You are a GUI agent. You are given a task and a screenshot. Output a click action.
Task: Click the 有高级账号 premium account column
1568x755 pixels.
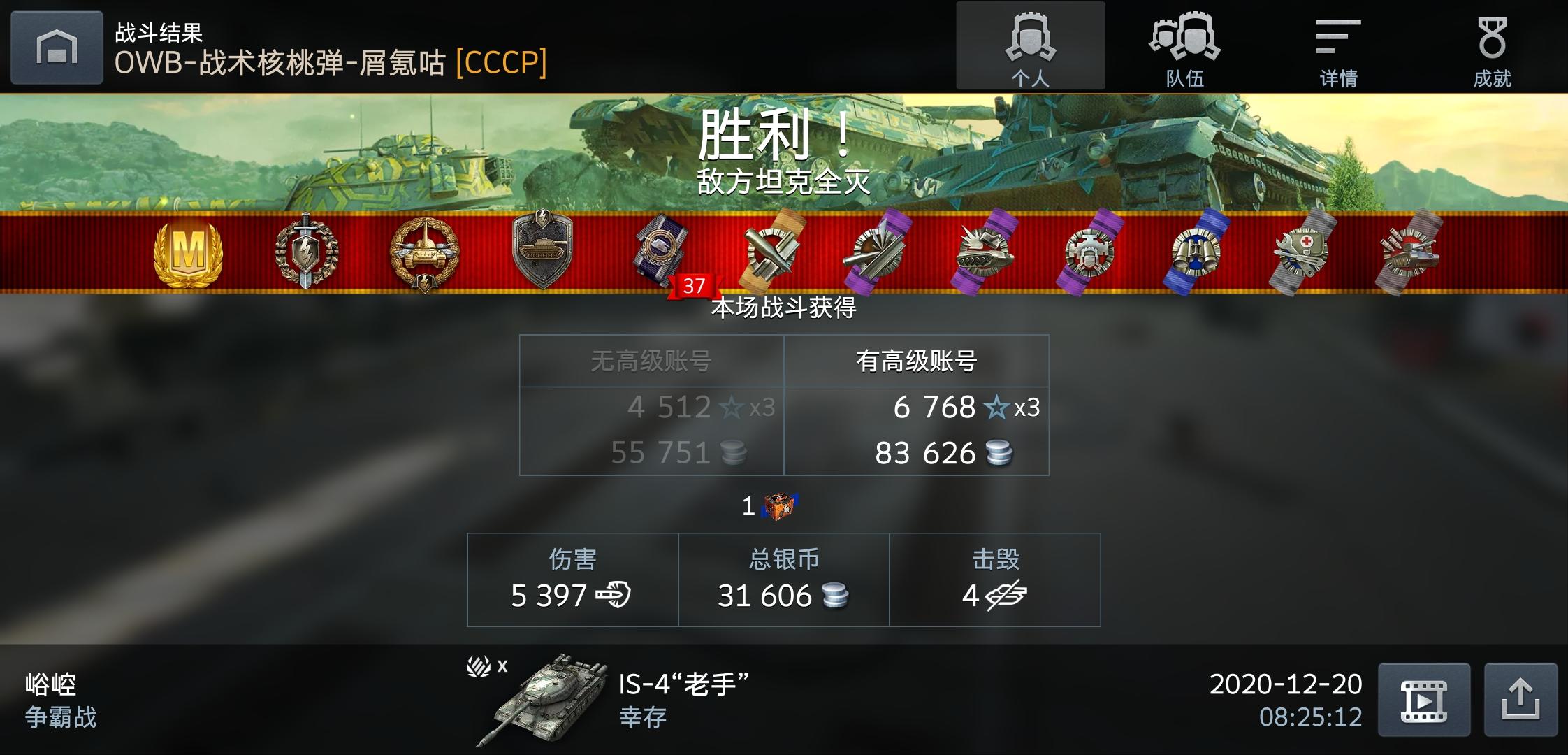coord(917,359)
